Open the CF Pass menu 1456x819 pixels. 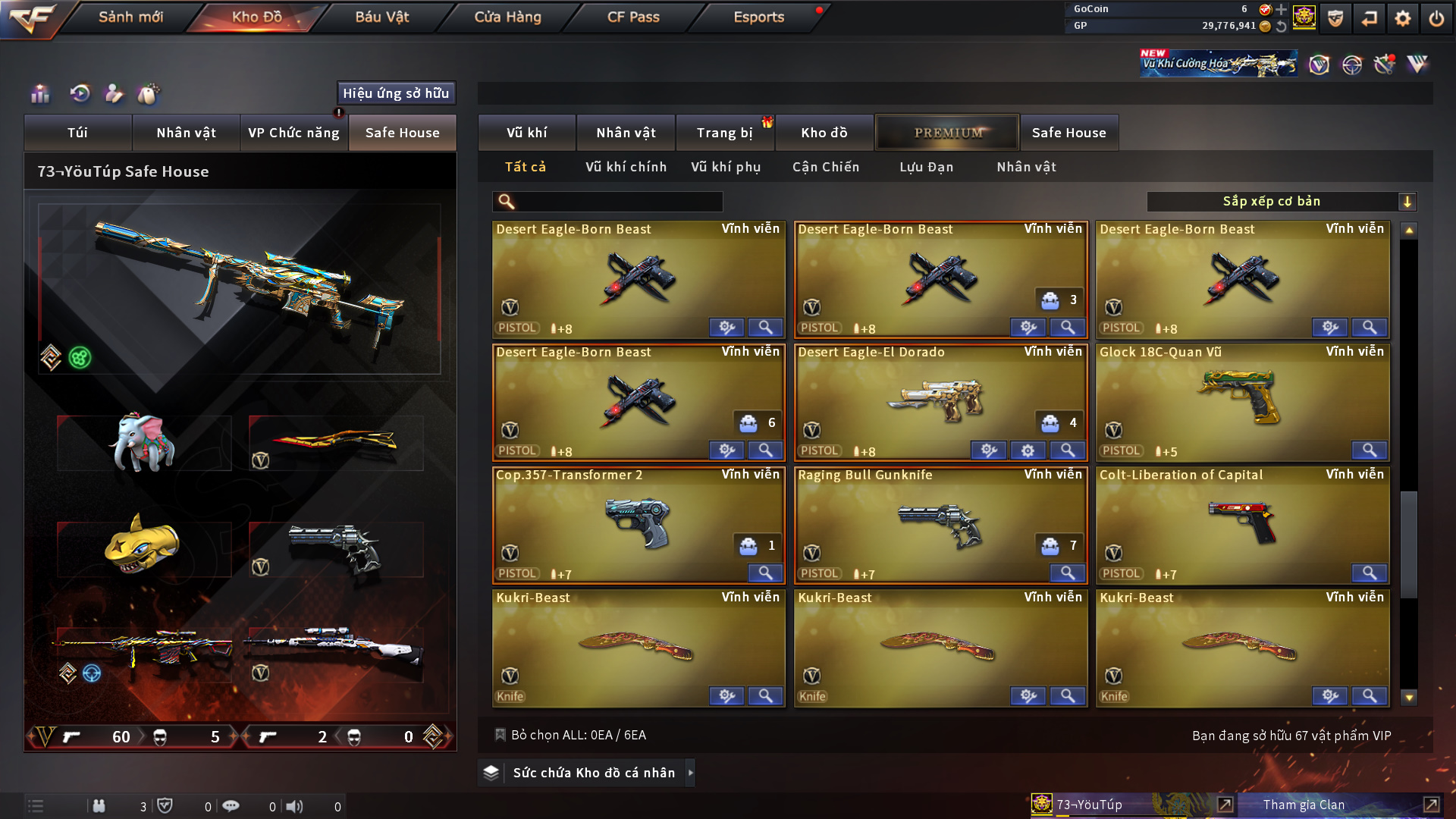pos(633,17)
